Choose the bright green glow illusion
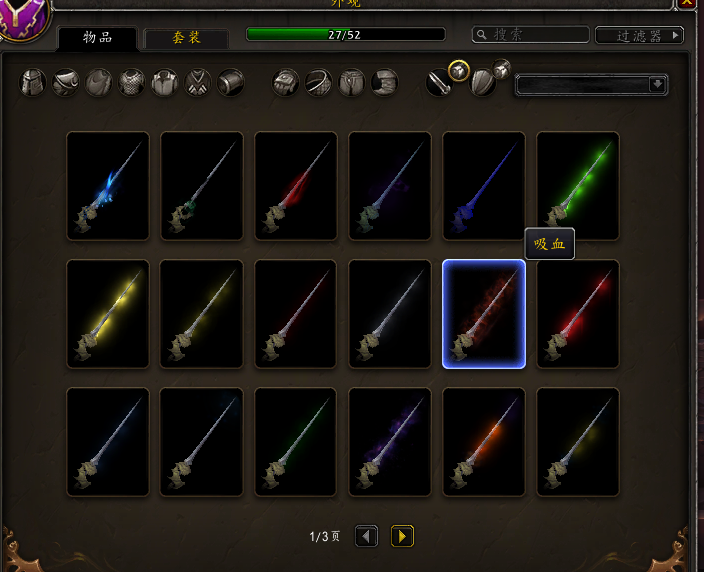The width and height of the screenshot is (704, 572). coord(578,186)
